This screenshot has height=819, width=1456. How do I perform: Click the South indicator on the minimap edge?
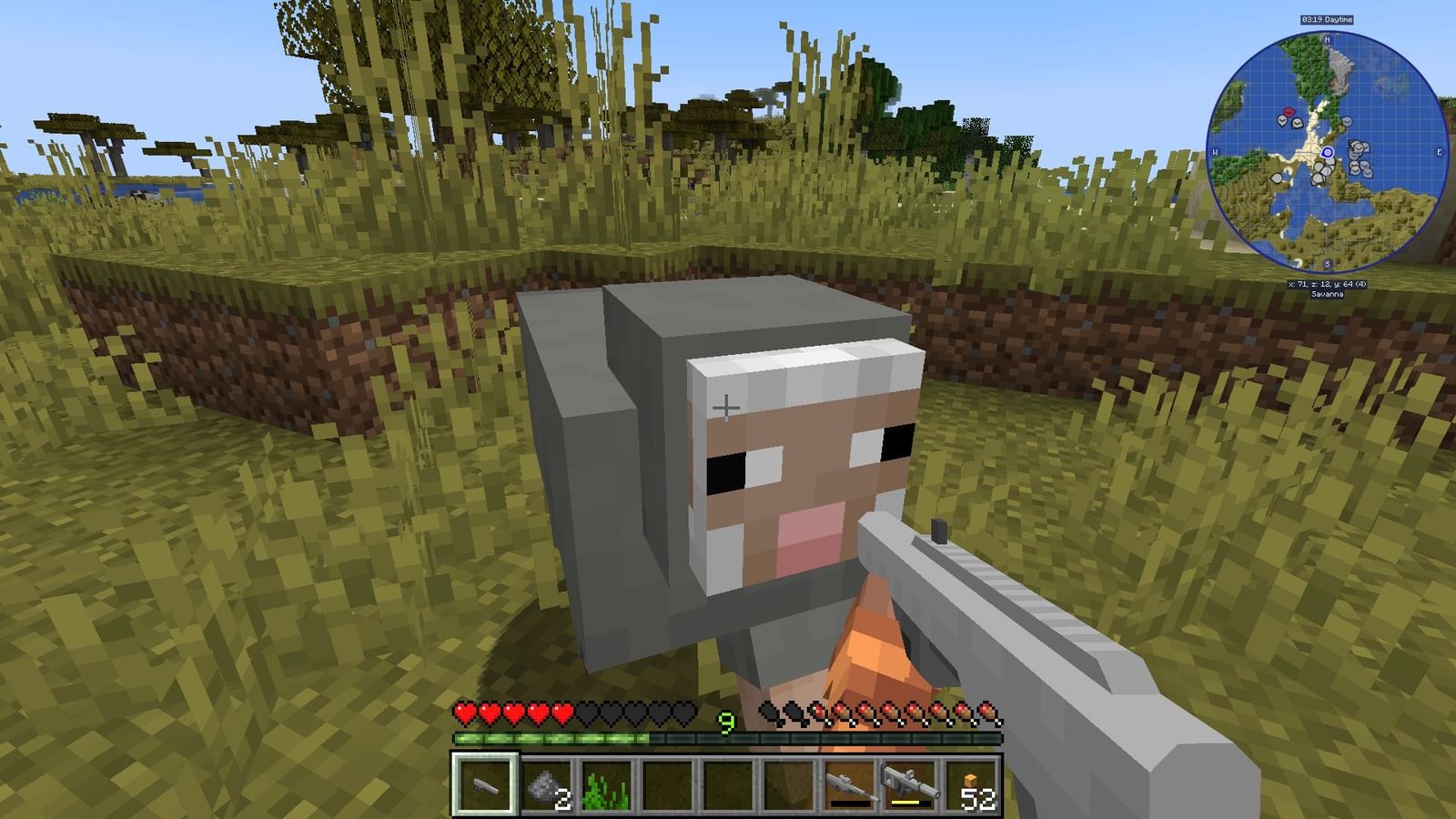(x=1327, y=264)
